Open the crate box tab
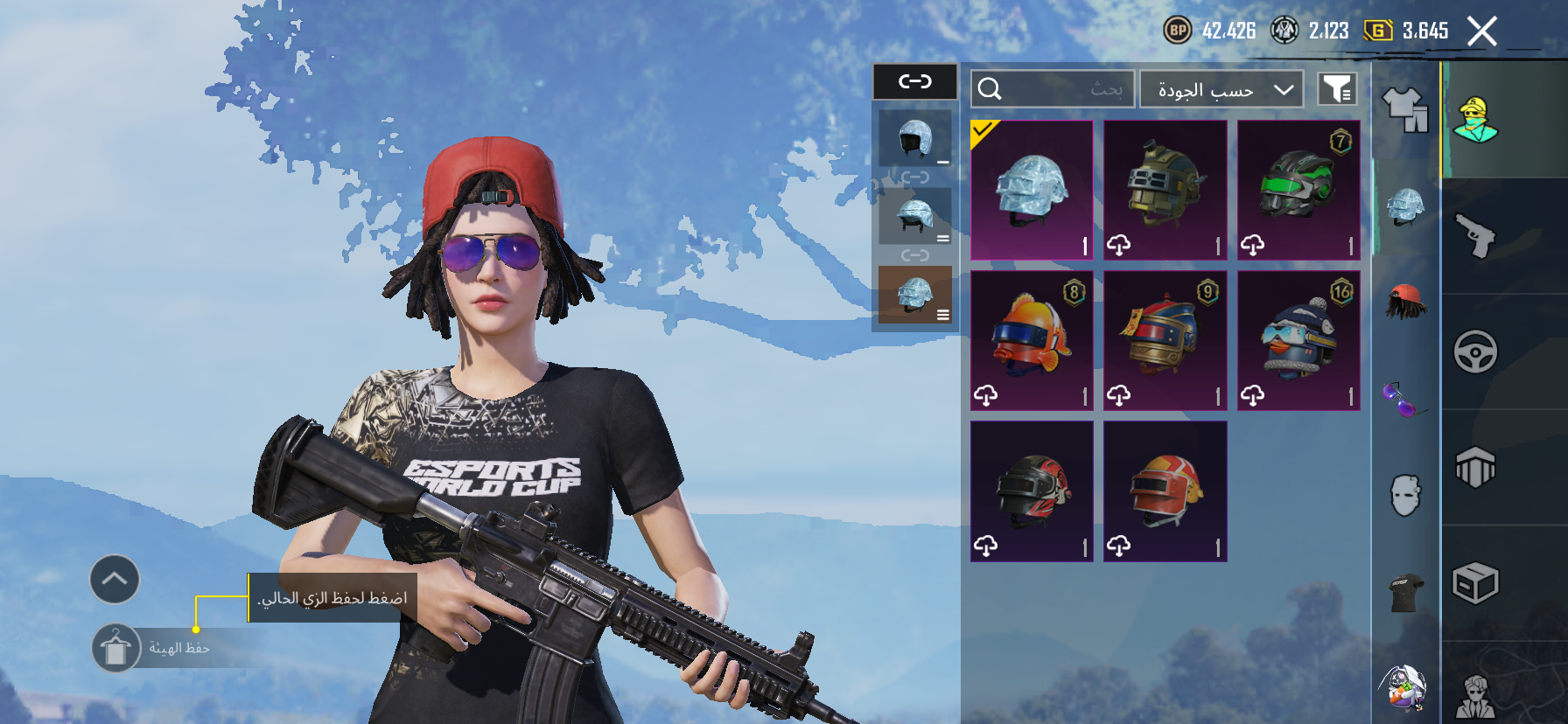This screenshot has width=1568, height=724. click(1476, 583)
